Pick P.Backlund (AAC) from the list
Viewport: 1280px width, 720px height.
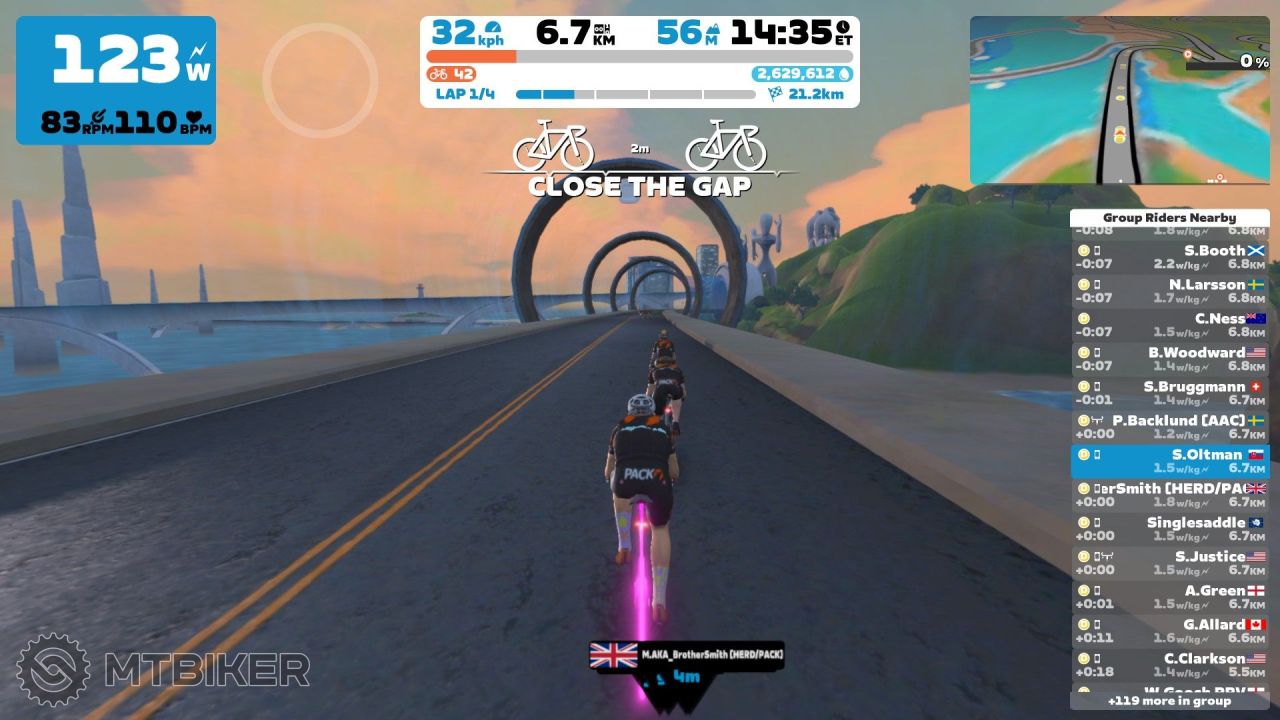1169,427
